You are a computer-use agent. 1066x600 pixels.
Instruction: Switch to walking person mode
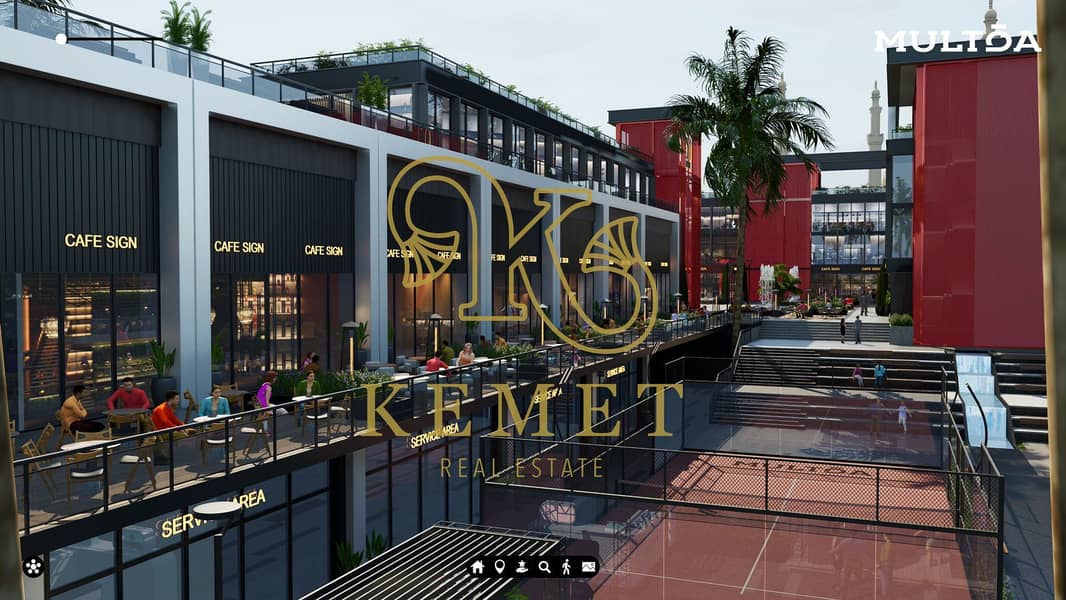566,567
